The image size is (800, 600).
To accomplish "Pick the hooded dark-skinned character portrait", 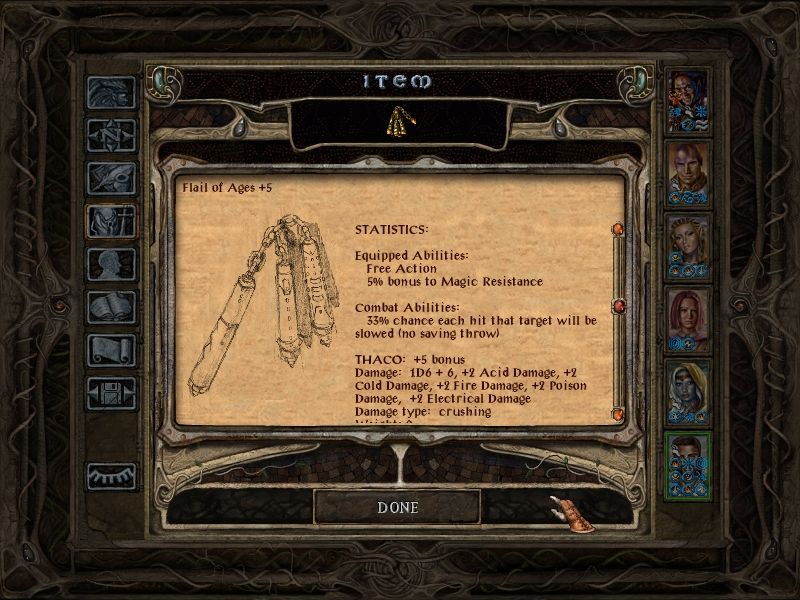I will (x=688, y=392).
